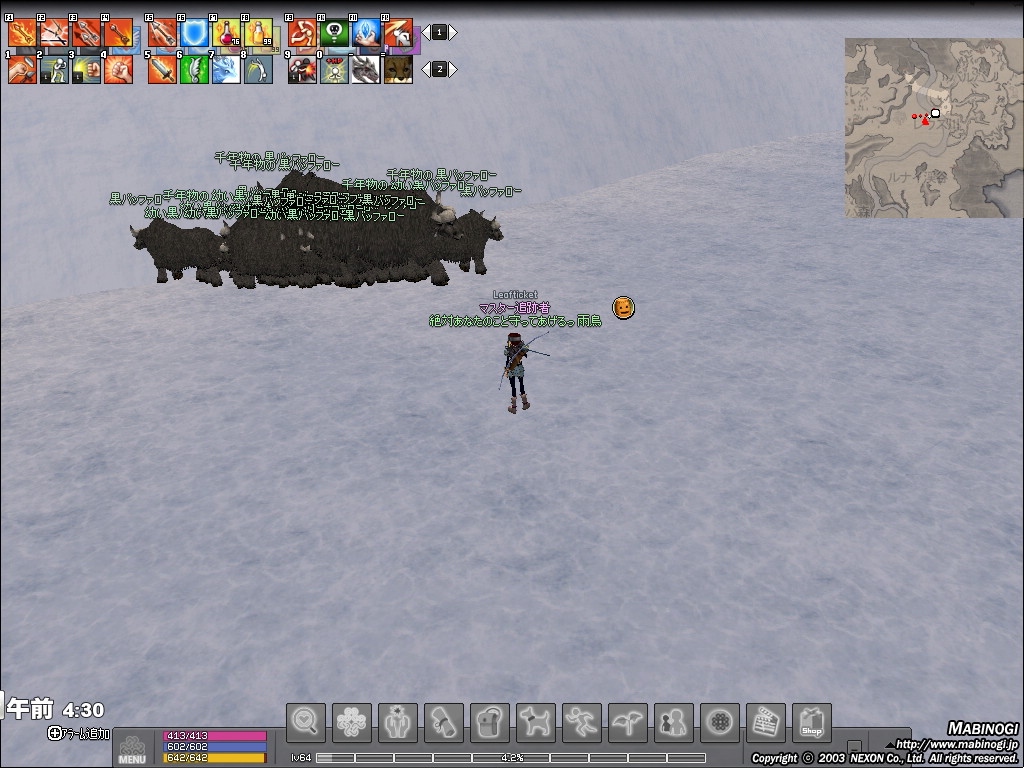
Task: Use the red potion in the F7 slot
Action: [x=226, y=33]
